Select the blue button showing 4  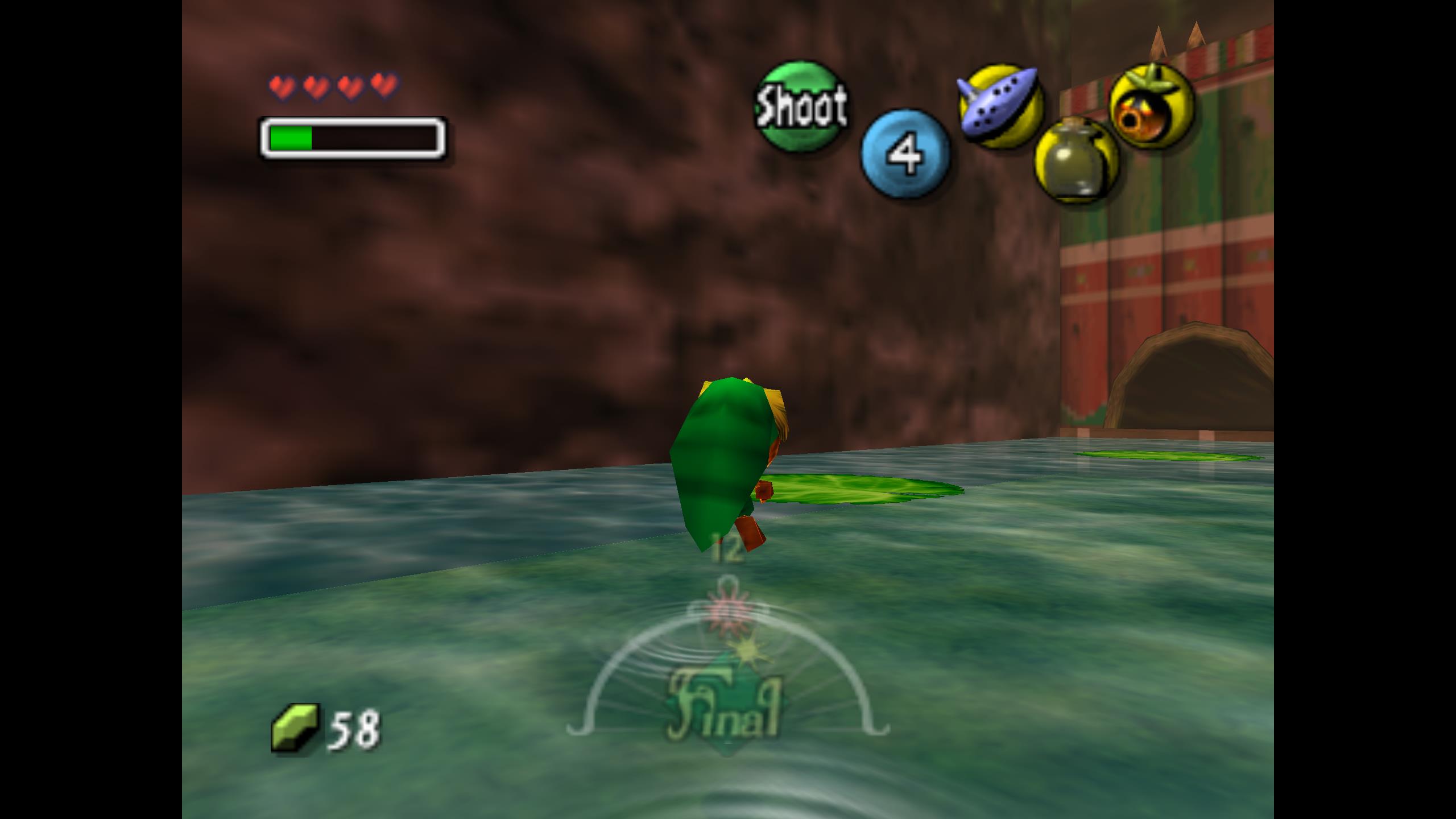click(x=905, y=154)
